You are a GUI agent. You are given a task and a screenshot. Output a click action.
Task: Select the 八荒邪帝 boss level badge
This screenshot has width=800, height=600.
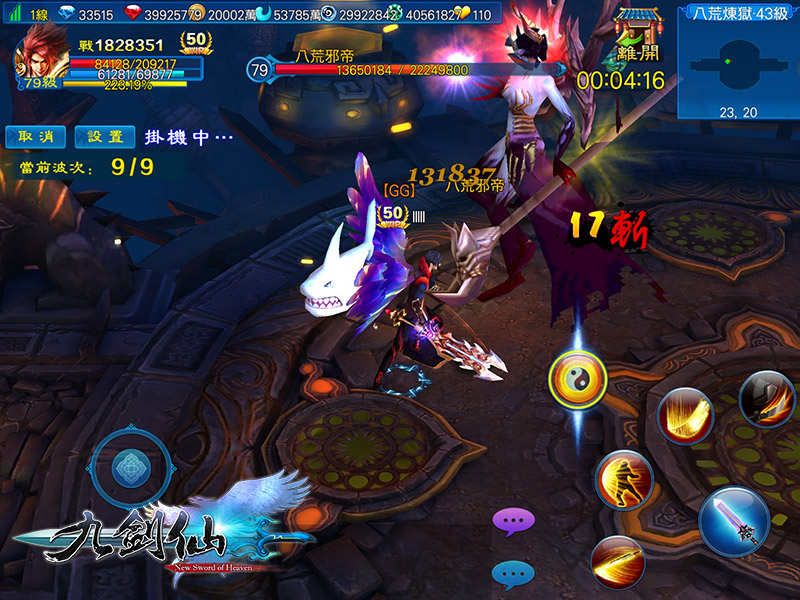tap(259, 70)
